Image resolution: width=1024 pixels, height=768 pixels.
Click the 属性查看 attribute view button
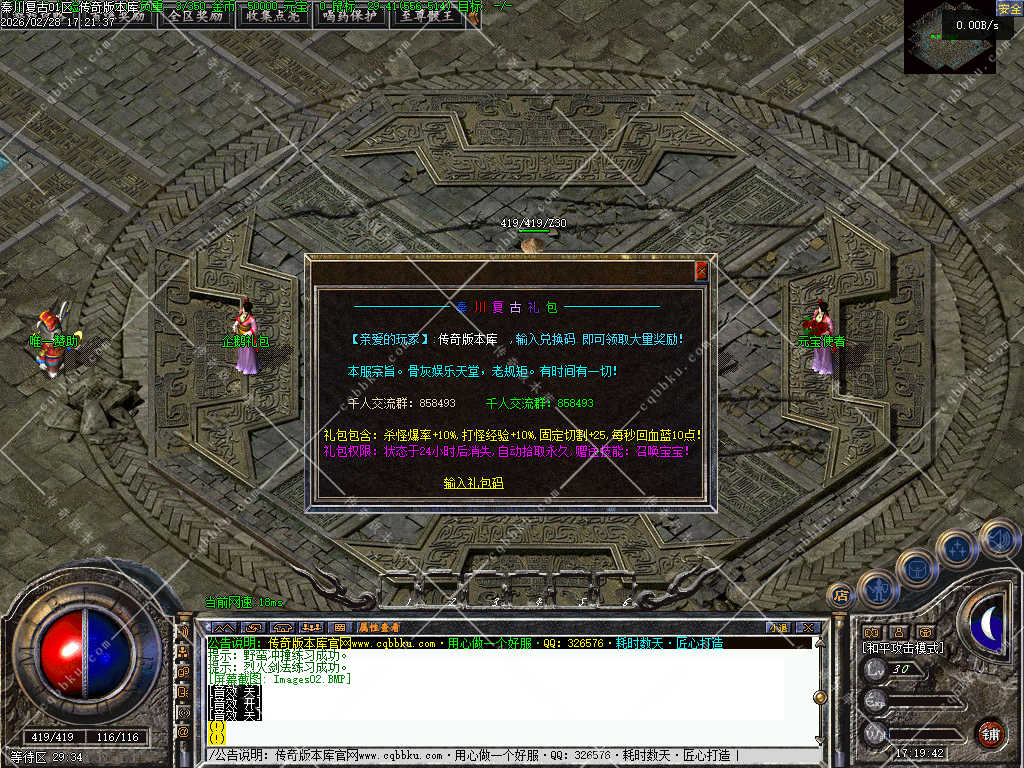[x=380, y=627]
